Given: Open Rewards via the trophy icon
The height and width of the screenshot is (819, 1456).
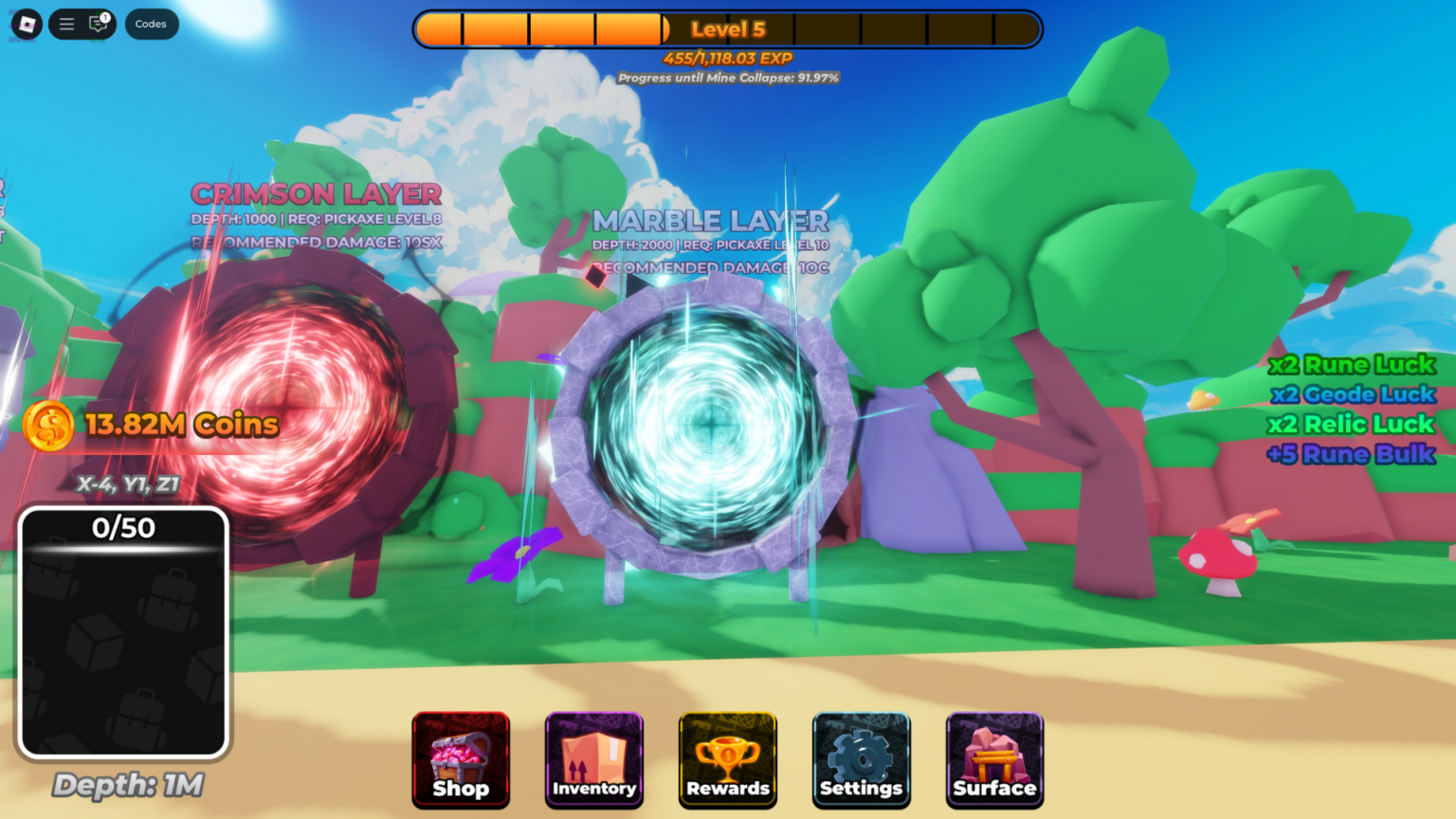Looking at the screenshot, I should coord(727,760).
